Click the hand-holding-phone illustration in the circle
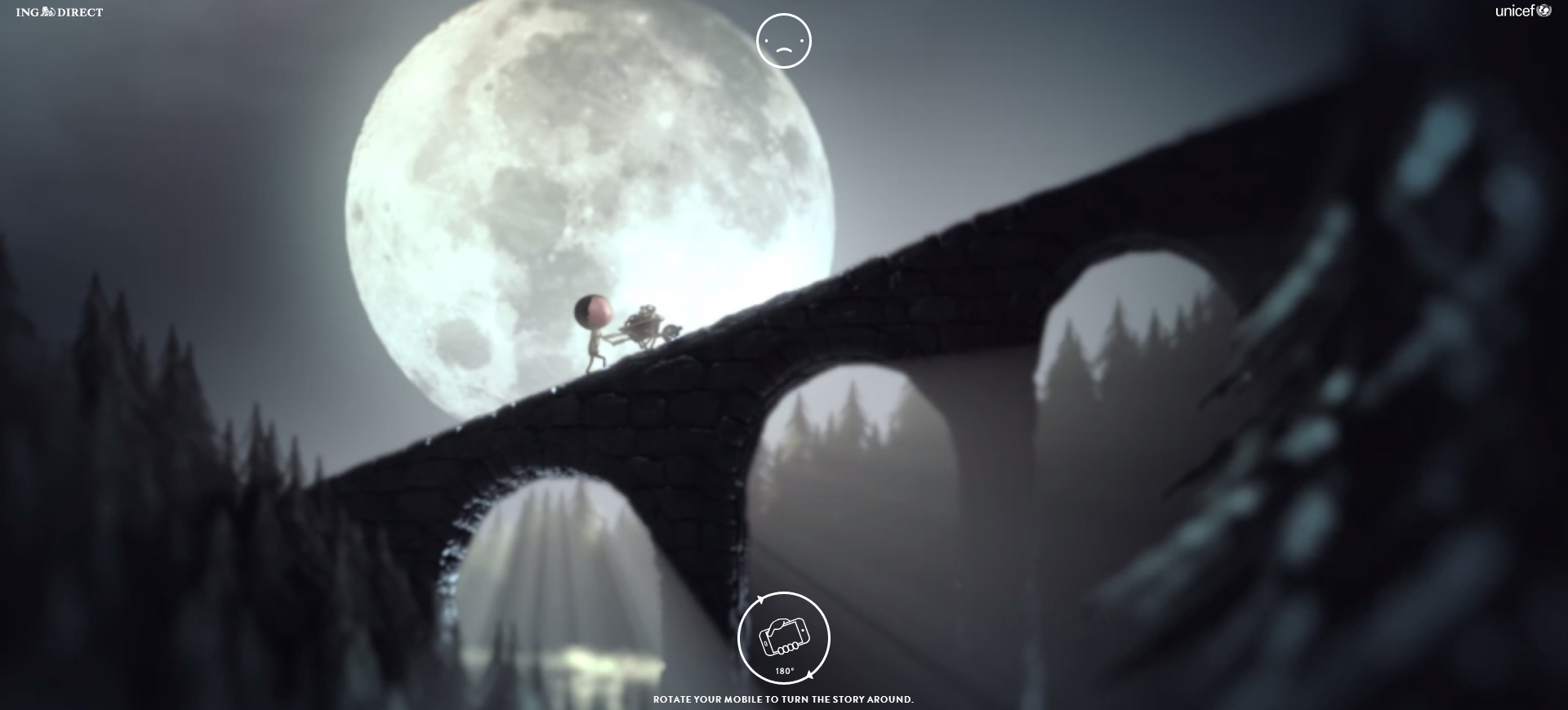The height and width of the screenshot is (710, 1568). [786, 636]
